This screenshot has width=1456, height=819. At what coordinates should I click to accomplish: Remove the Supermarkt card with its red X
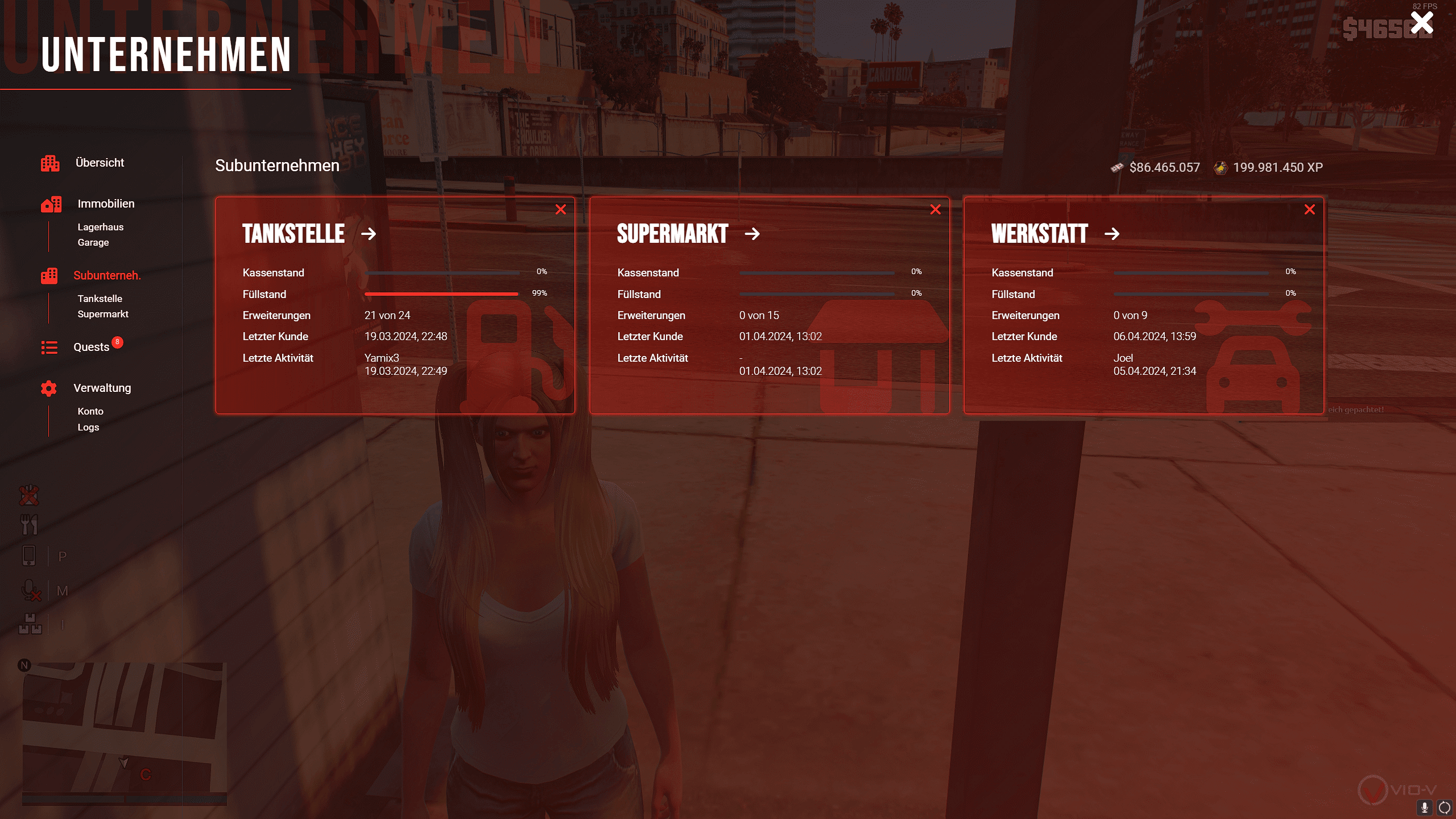935,210
